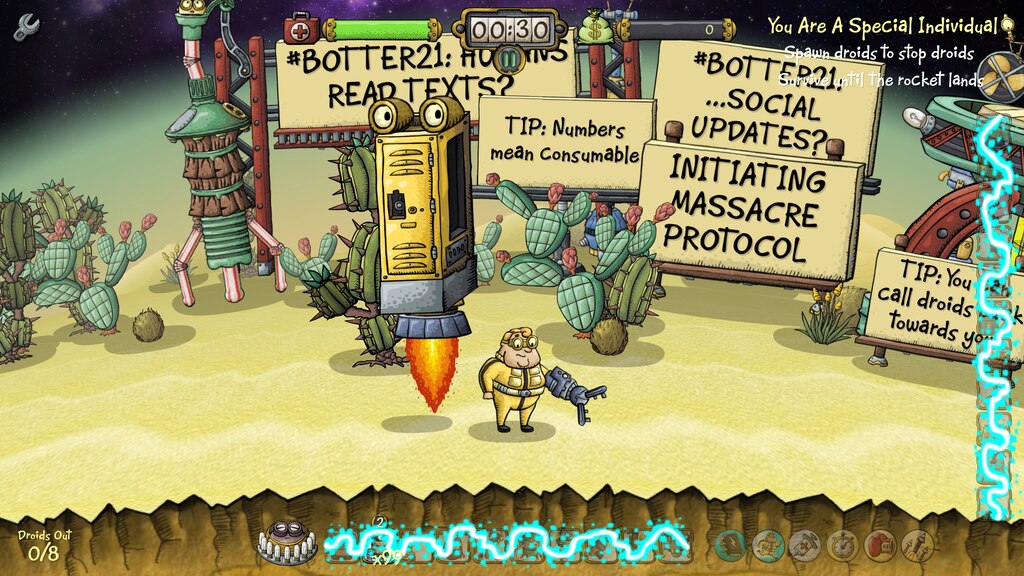The height and width of the screenshot is (576, 1024).
Task: Trigger the red boxing glove ability
Action: (x=878, y=544)
